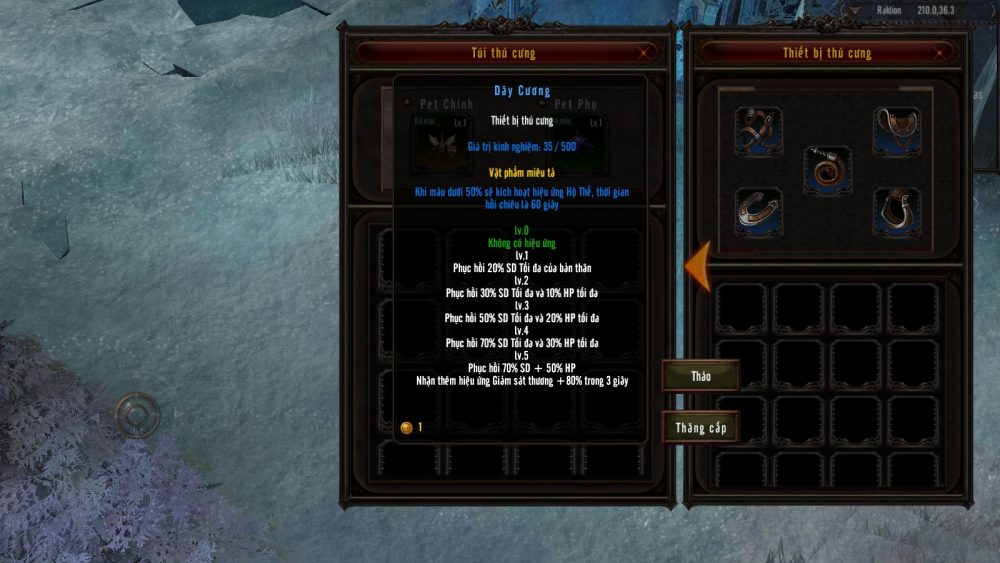
Task: Select the horseshoe equipment slot
Action: click(x=759, y=210)
